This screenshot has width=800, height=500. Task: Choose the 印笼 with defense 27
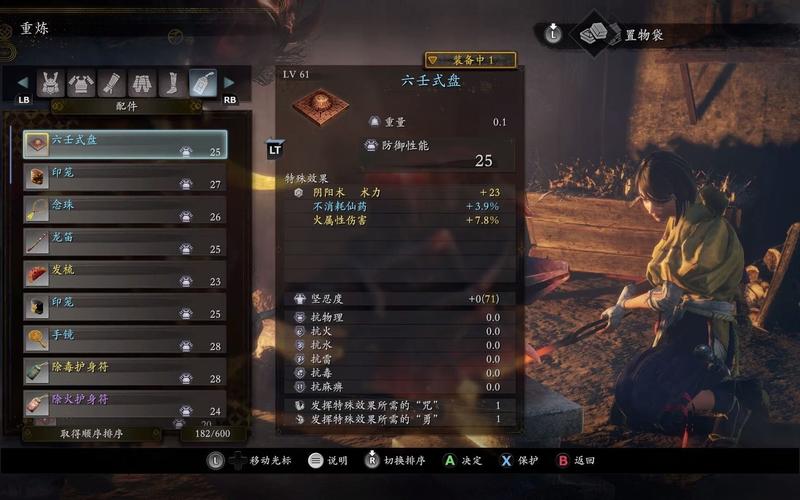125,177
